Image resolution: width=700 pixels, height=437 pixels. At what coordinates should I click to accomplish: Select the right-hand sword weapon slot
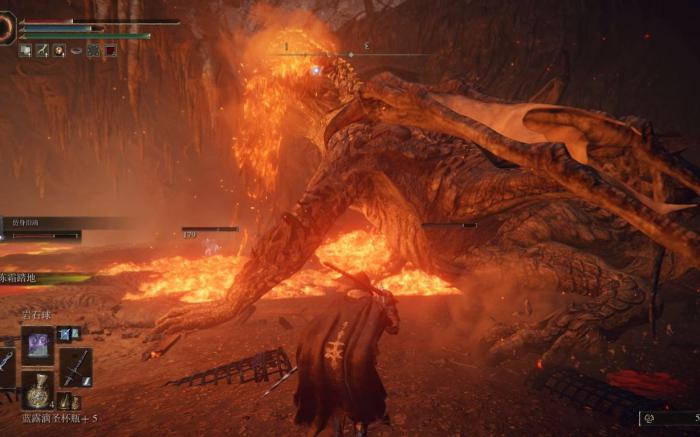76,367
